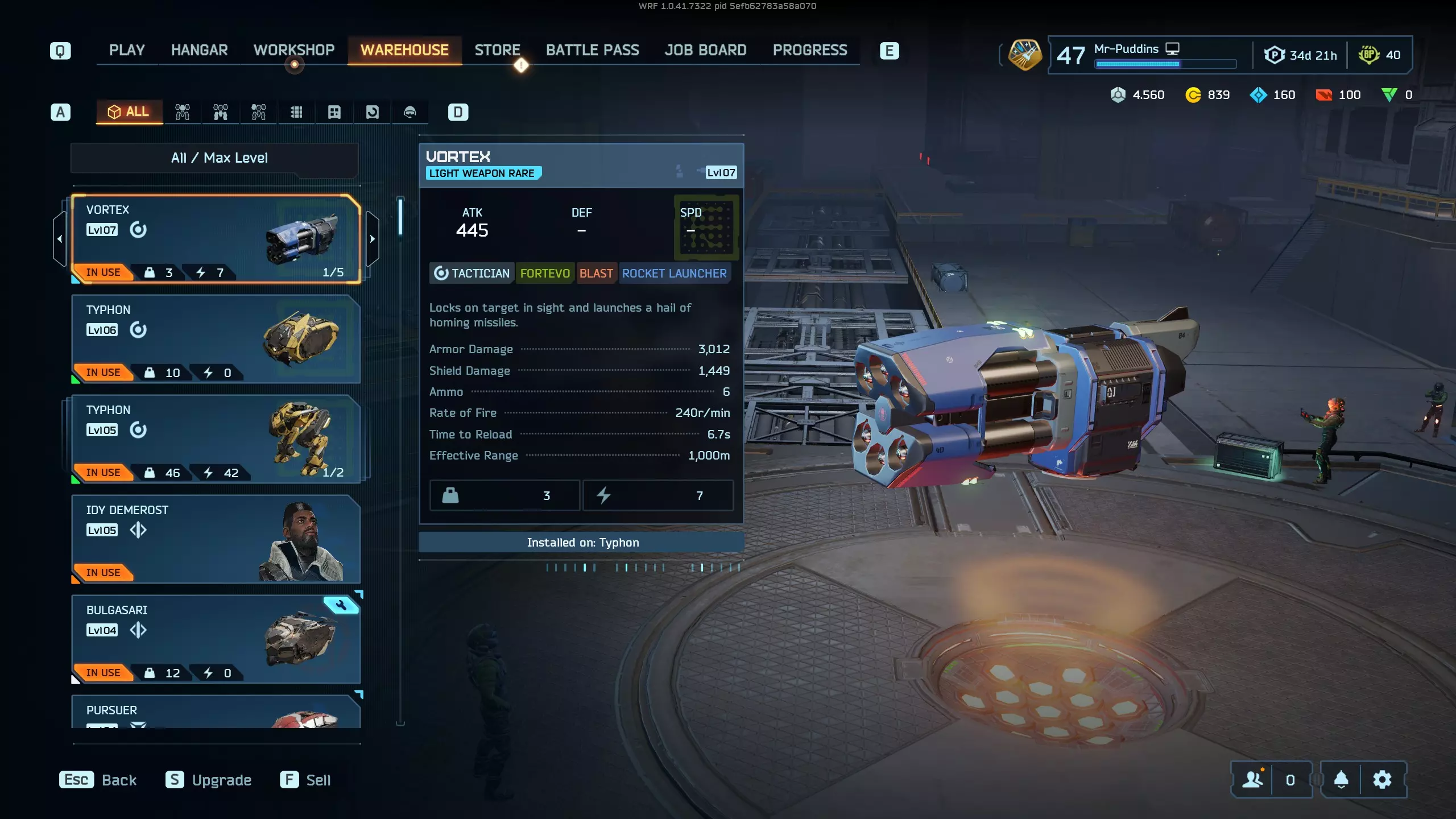Go to the Workshop tab
The height and width of the screenshot is (819, 1456).
(x=294, y=50)
